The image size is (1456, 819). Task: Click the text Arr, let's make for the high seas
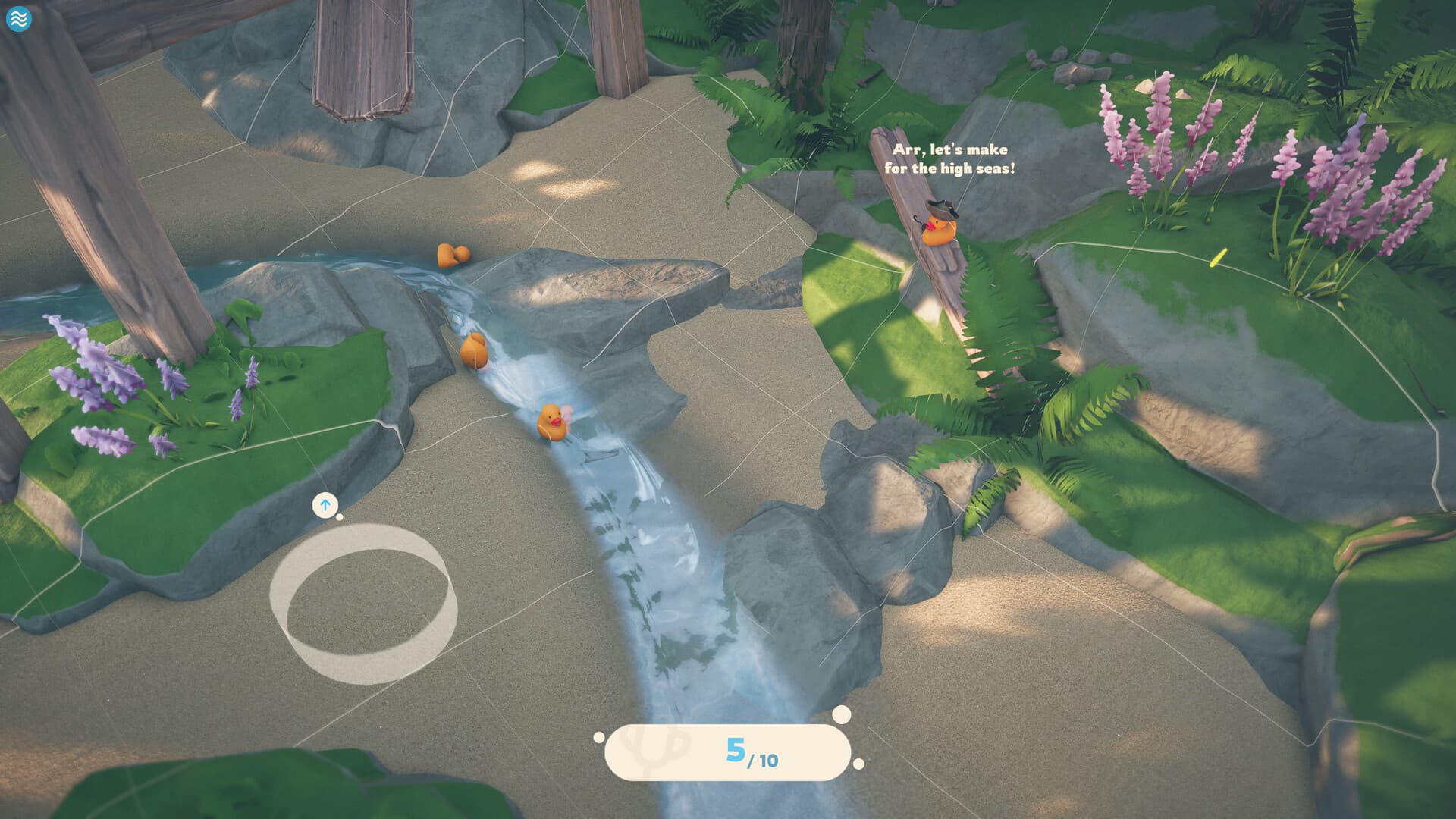point(949,157)
